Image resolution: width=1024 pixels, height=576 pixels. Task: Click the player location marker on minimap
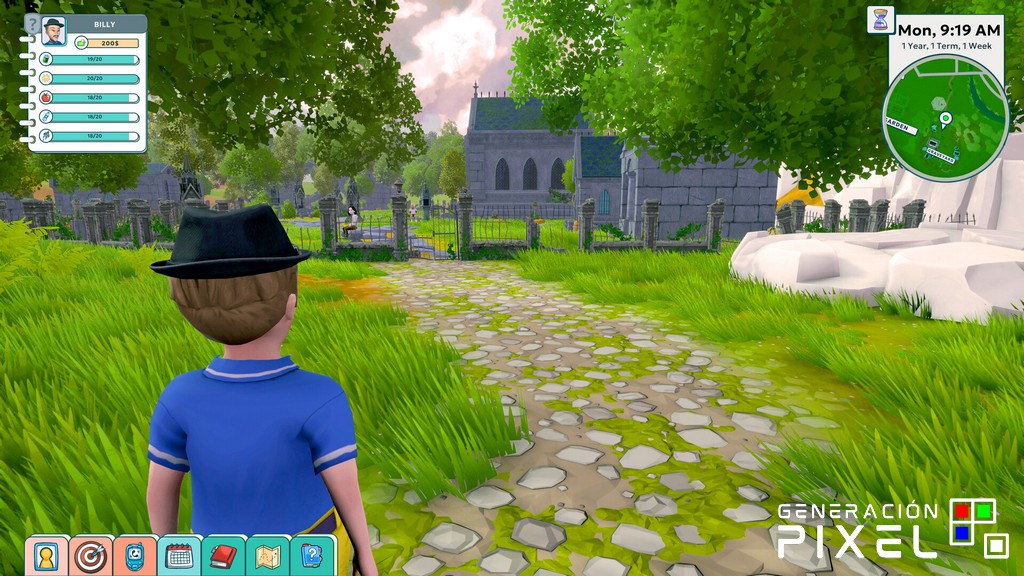pos(945,120)
